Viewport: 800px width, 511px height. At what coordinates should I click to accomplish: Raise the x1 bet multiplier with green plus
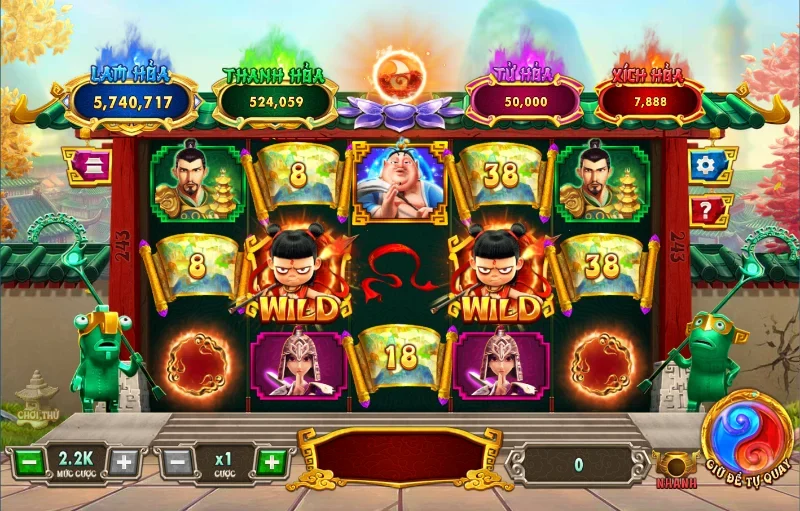tap(269, 463)
